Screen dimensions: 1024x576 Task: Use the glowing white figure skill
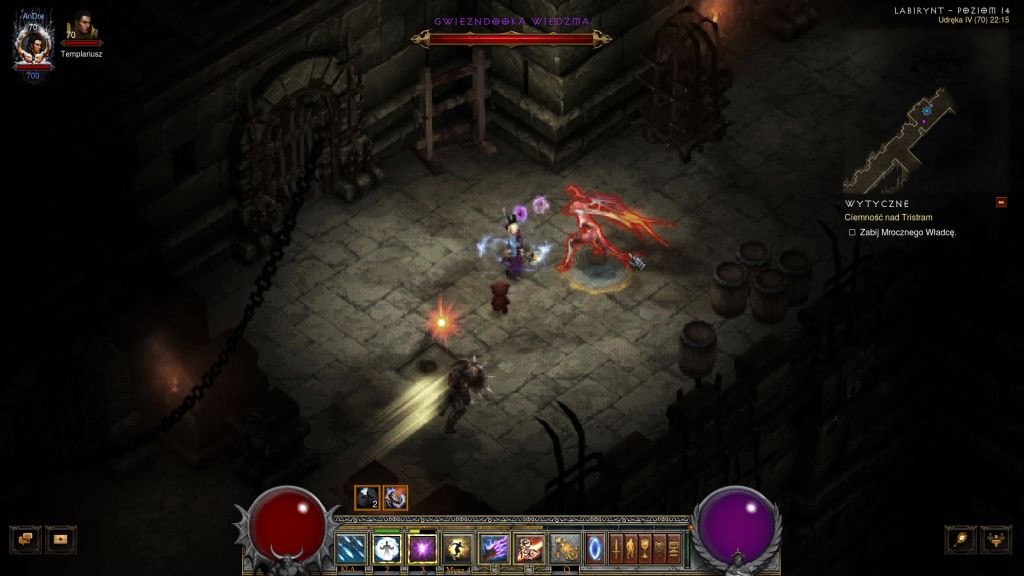[x=386, y=549]
